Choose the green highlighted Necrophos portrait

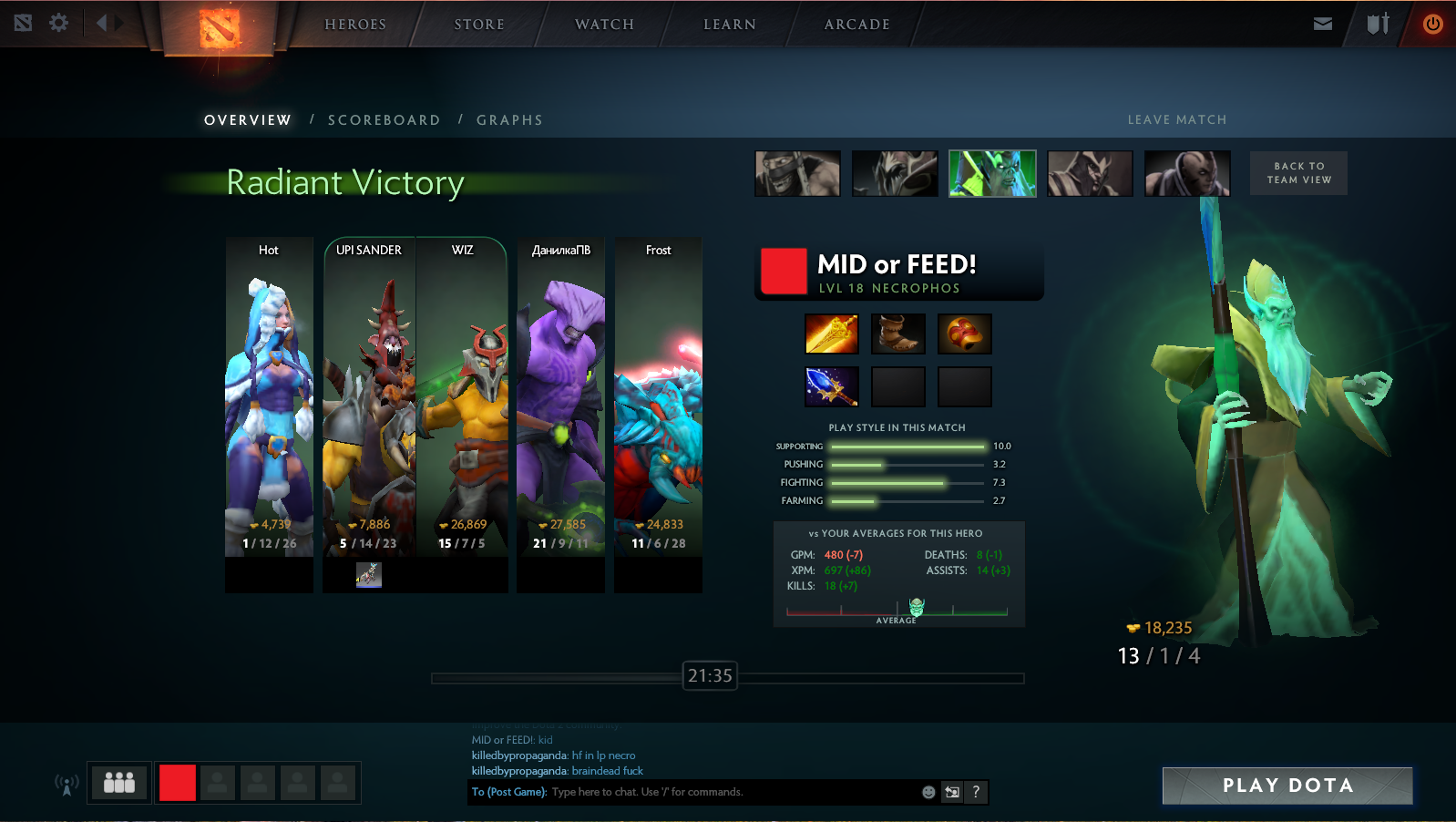click(992, 173)
